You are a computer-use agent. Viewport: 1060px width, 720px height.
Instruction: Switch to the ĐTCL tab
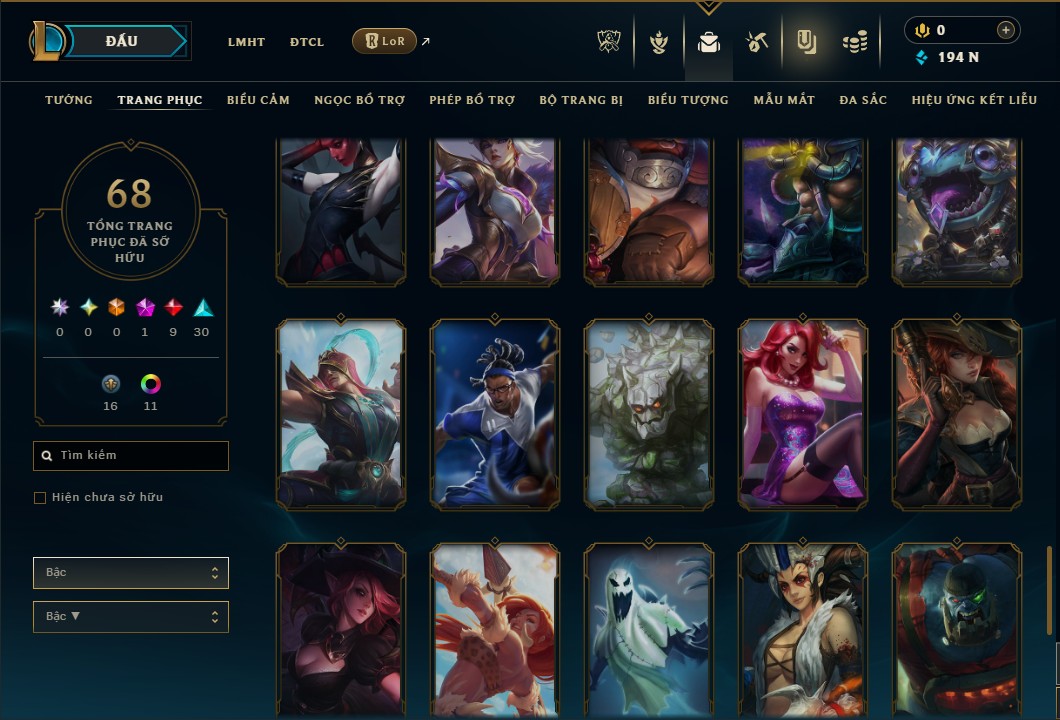307,42
